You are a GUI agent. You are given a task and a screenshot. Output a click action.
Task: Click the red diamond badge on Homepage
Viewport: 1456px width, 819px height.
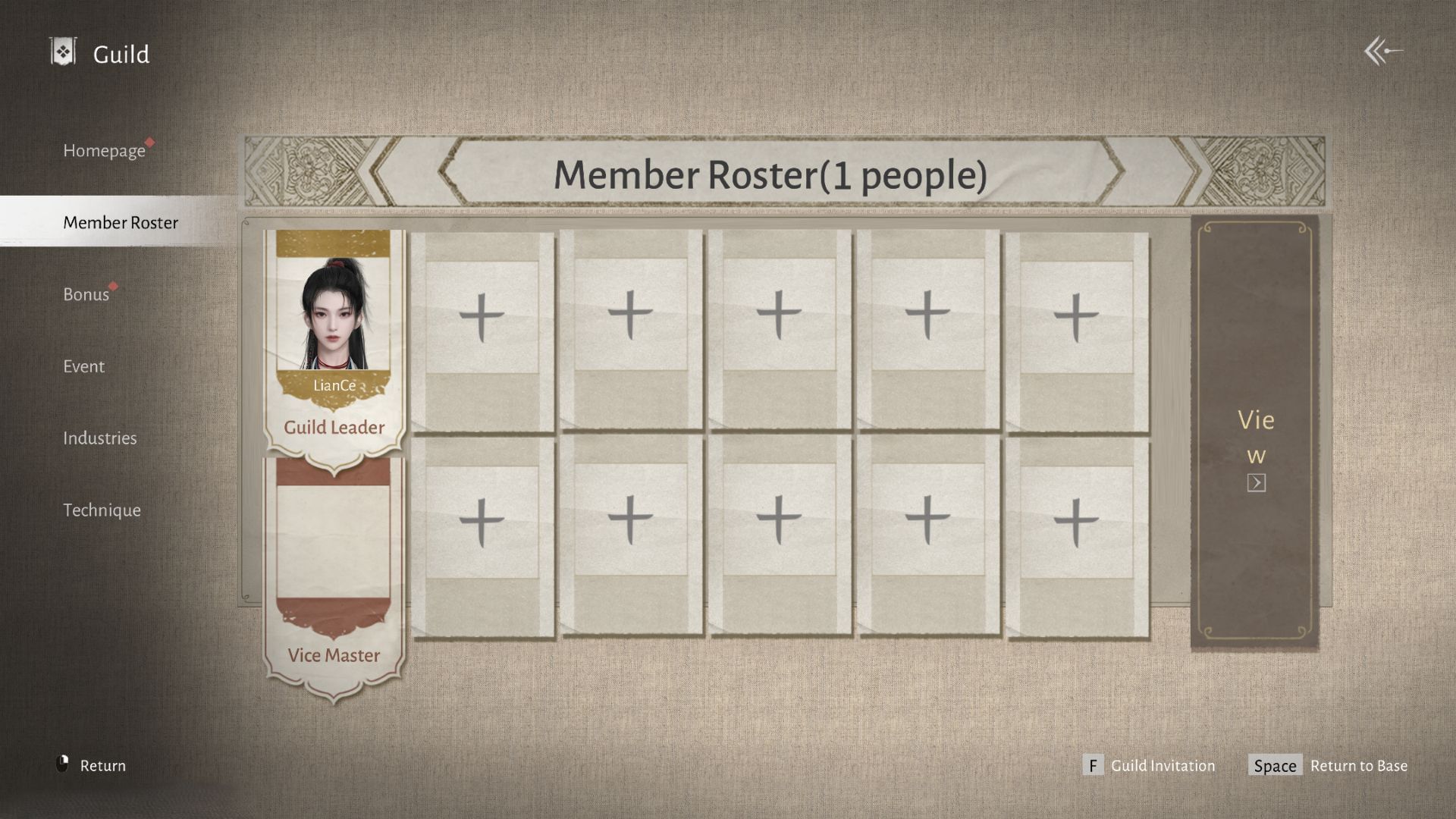tap(151, 143)
